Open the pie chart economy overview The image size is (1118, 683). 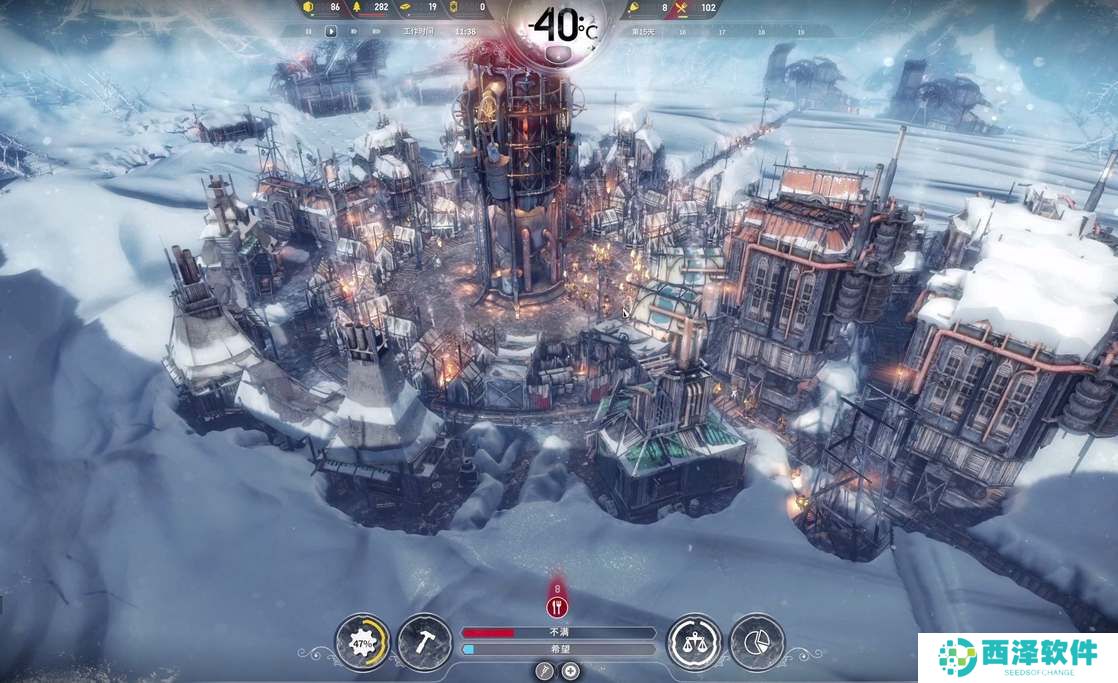point(757,641)
